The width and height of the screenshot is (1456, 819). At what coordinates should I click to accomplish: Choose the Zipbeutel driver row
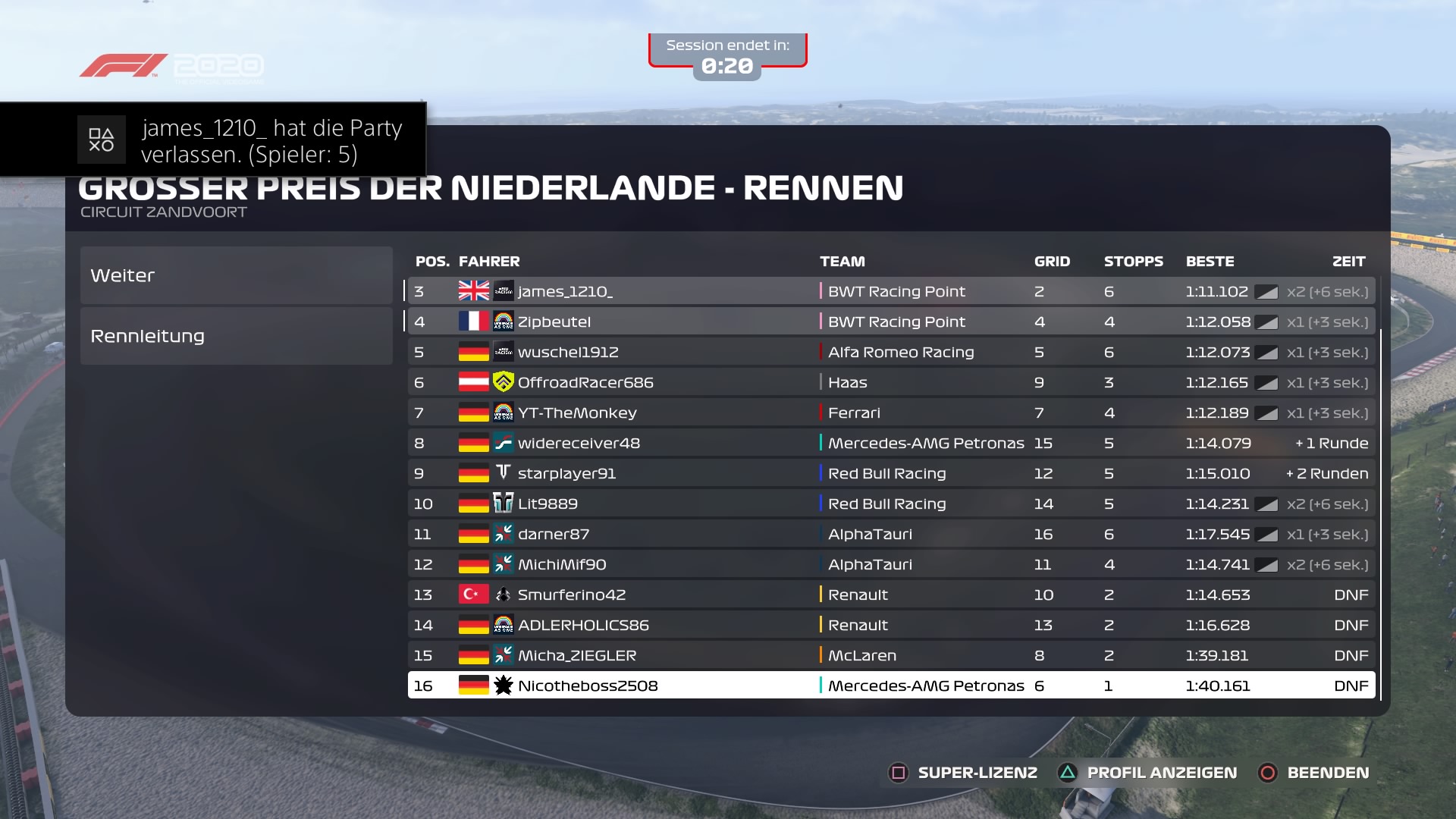pos(891,322)
